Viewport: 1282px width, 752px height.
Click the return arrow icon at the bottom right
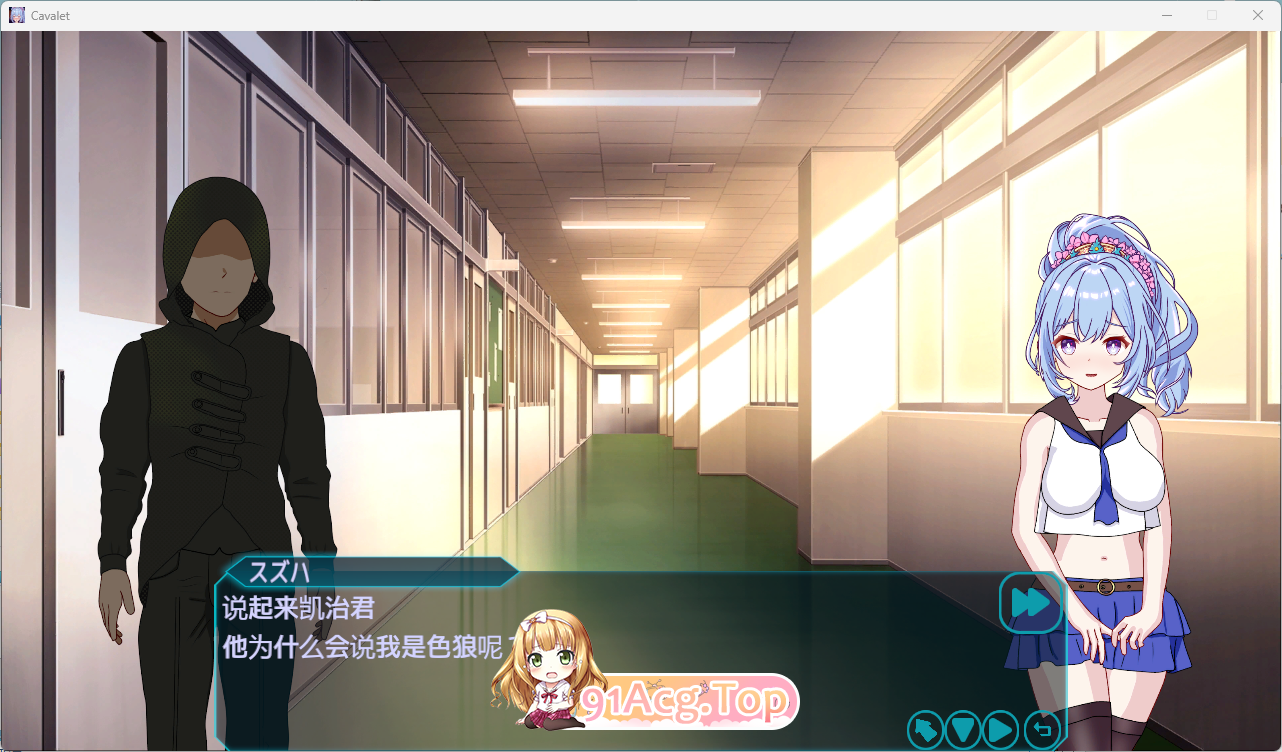coord(1041,730)
